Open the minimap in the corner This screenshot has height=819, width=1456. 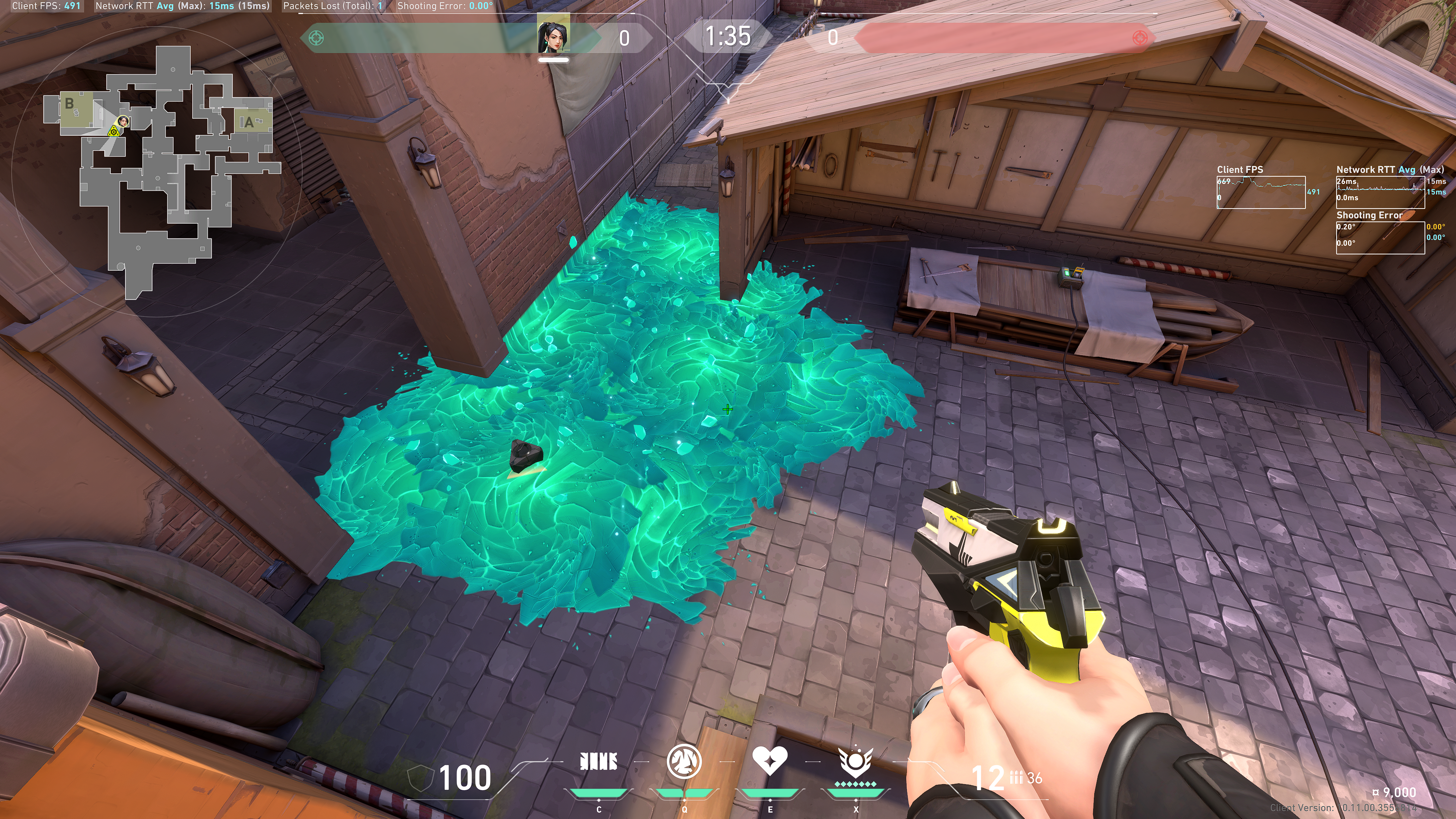pyautogui.click(x=164, y=169)
